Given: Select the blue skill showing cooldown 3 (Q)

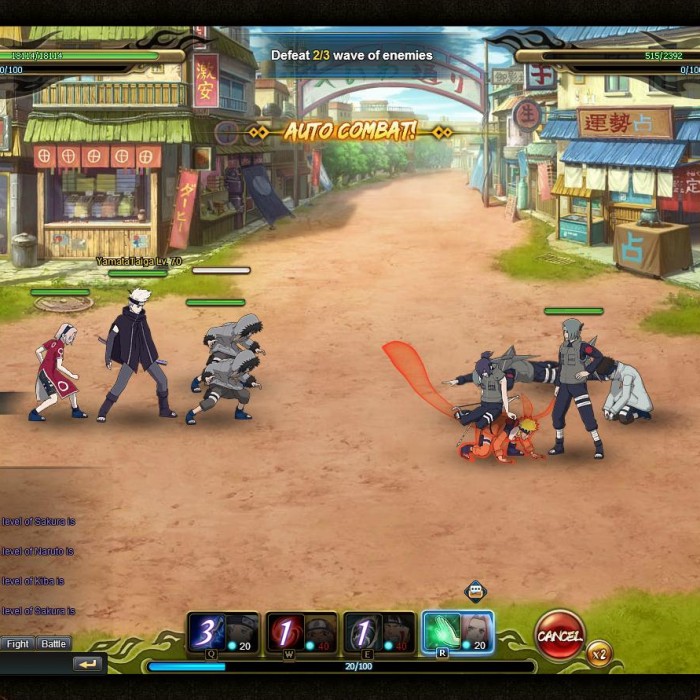Looking at the screenshot, I should click(208, 632).
